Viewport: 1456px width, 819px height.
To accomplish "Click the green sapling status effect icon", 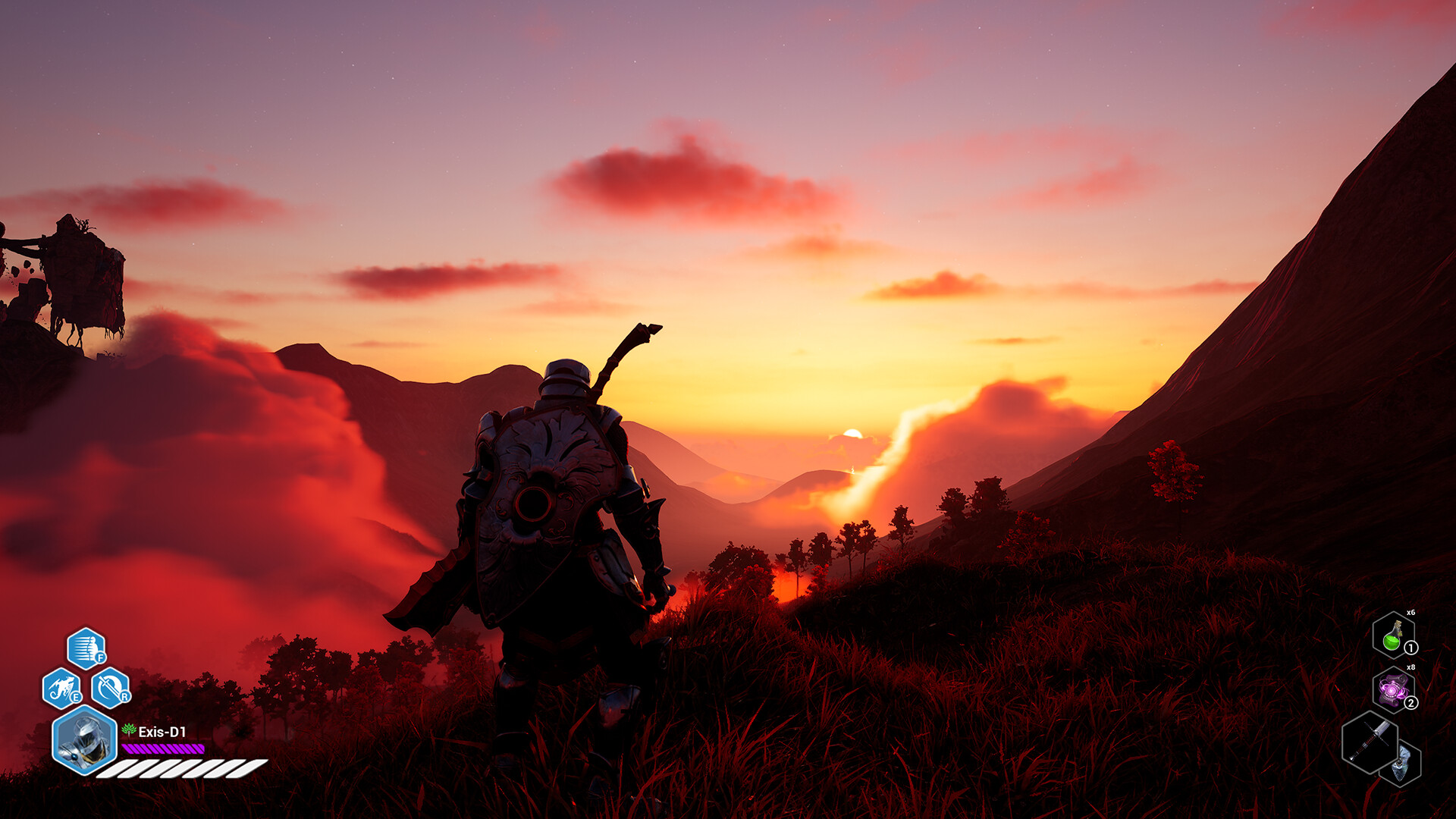I will point(128,730).
